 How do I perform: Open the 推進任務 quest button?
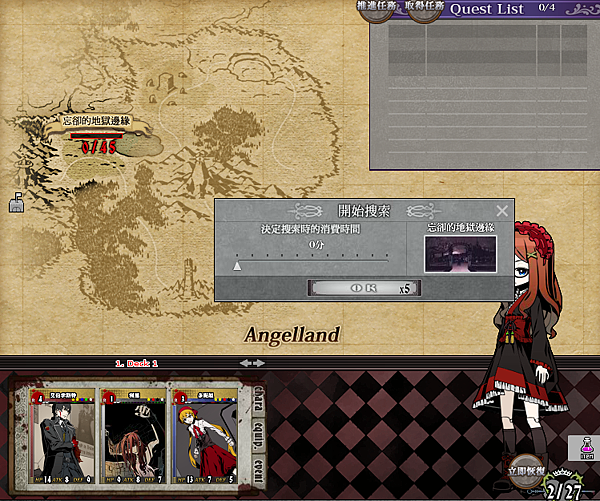(377, 8)
